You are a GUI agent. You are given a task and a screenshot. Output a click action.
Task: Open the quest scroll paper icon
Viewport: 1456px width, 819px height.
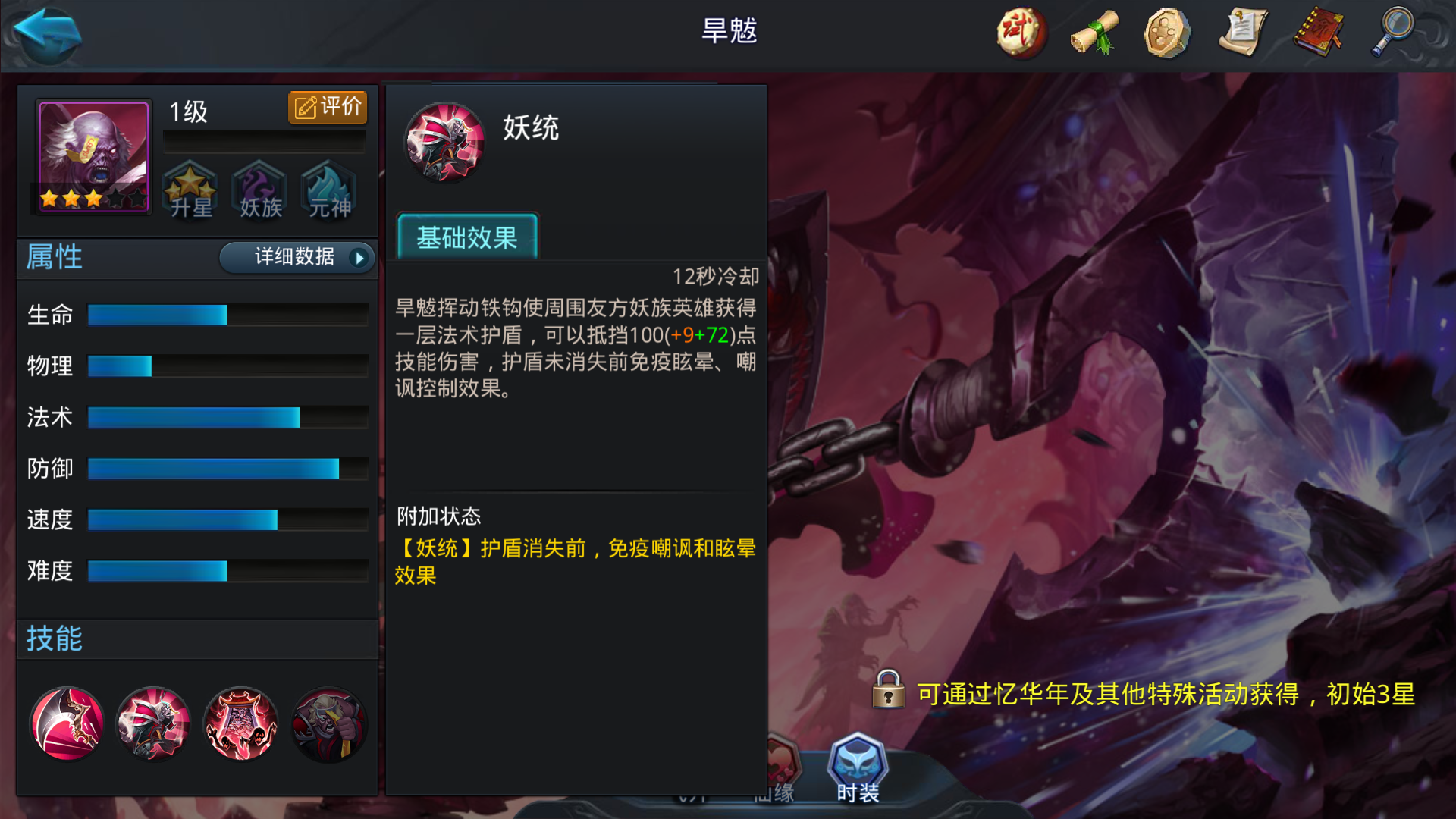tap(1241, 32)
